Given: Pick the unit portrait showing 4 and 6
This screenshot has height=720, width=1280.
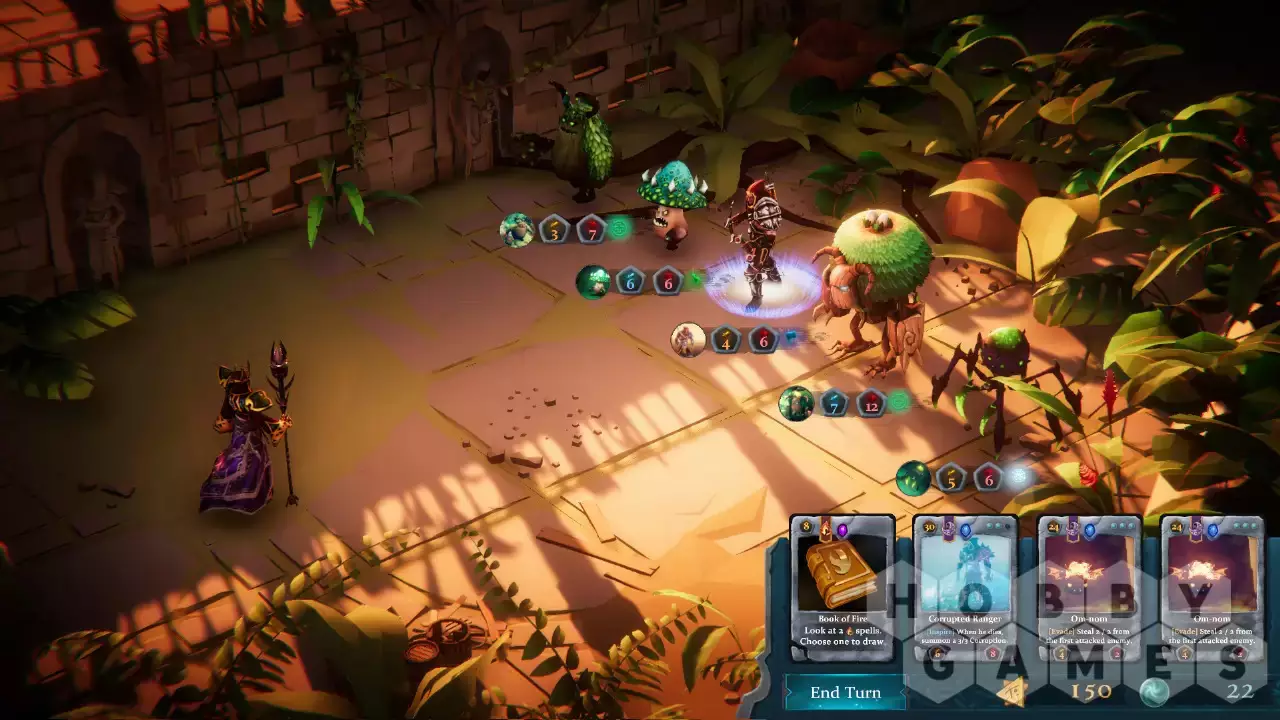Looking at the screenshot, I should 688,339.
